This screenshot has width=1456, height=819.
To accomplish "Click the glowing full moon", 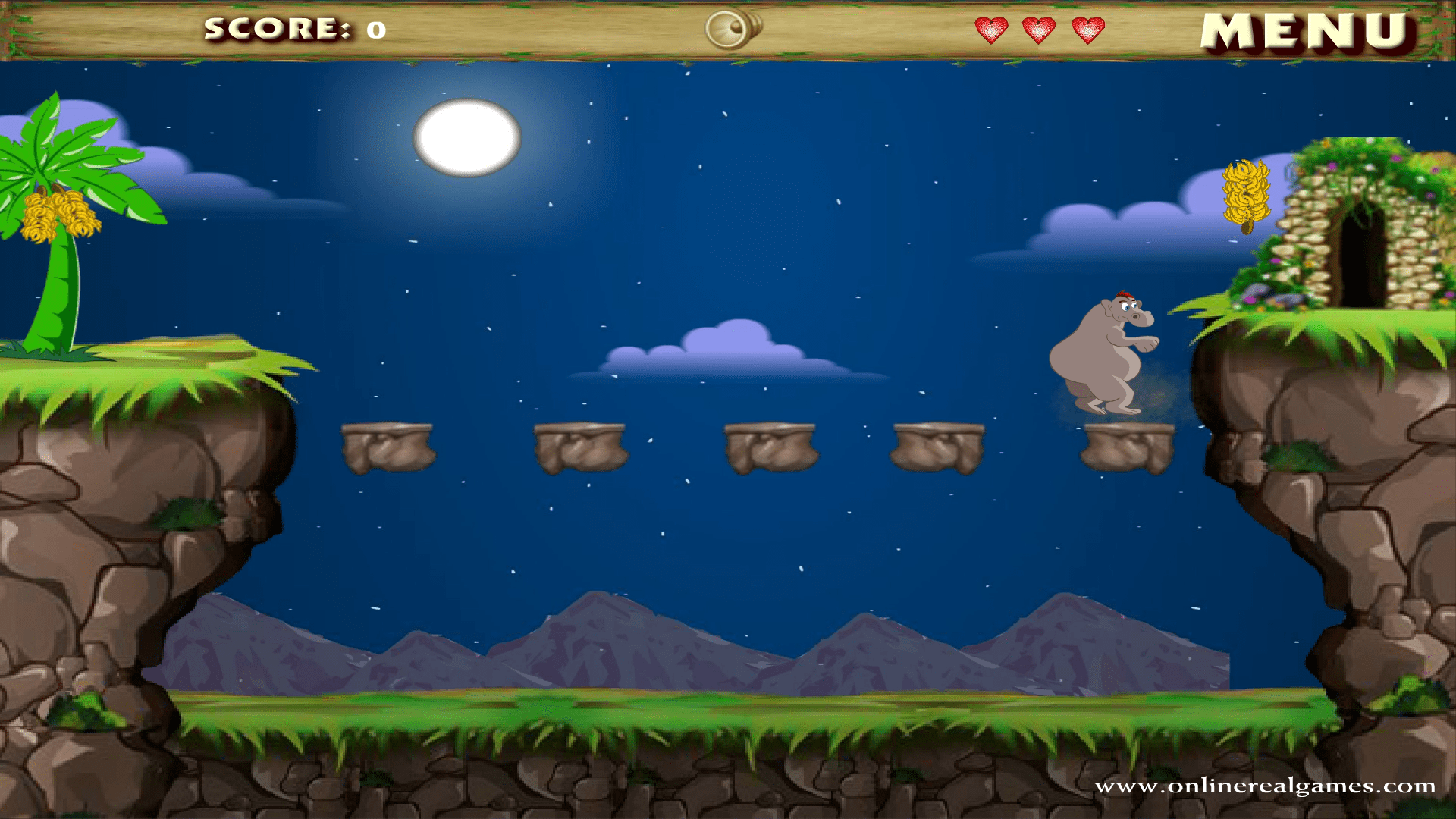I will tap(466, 135).
